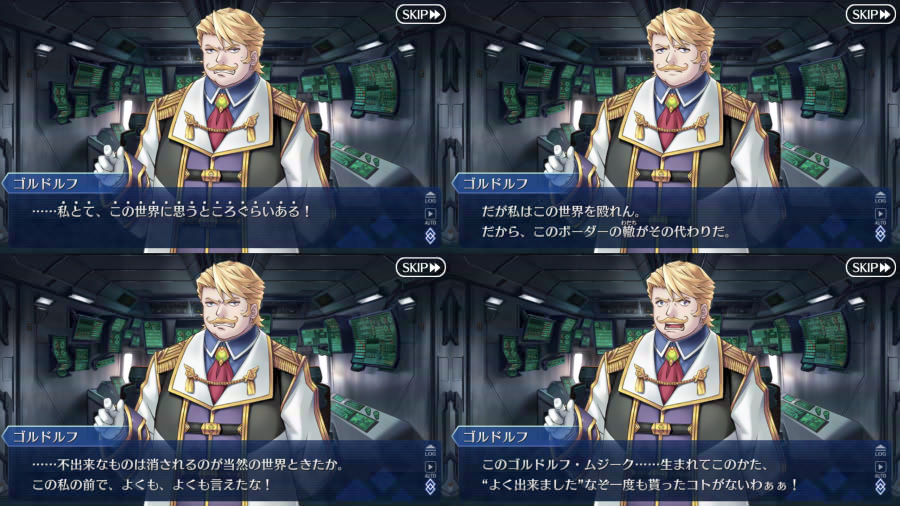Advance dialogue via diamond icon after 'このボーダーの檄がその代わりだ'
Screen dimensions: 900x506
(x=880, y=234)
